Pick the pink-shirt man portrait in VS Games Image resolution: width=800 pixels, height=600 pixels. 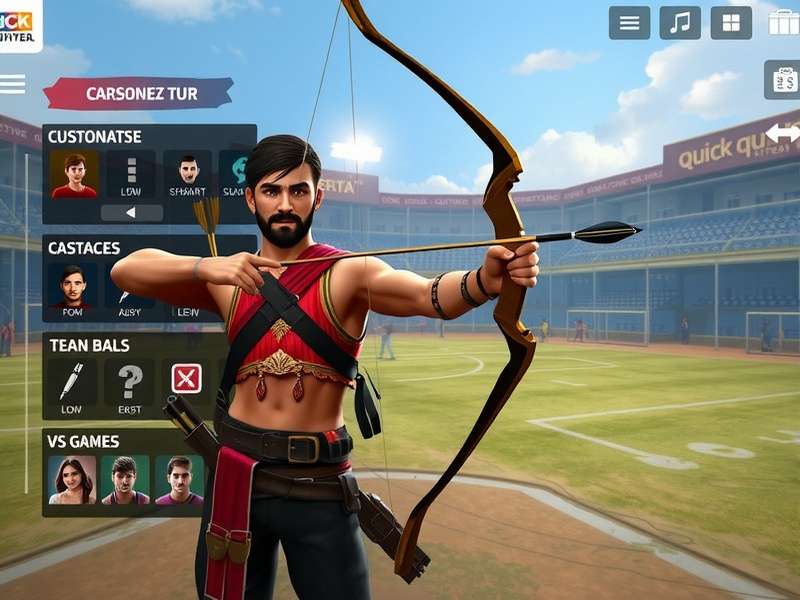tap(178, 480)
